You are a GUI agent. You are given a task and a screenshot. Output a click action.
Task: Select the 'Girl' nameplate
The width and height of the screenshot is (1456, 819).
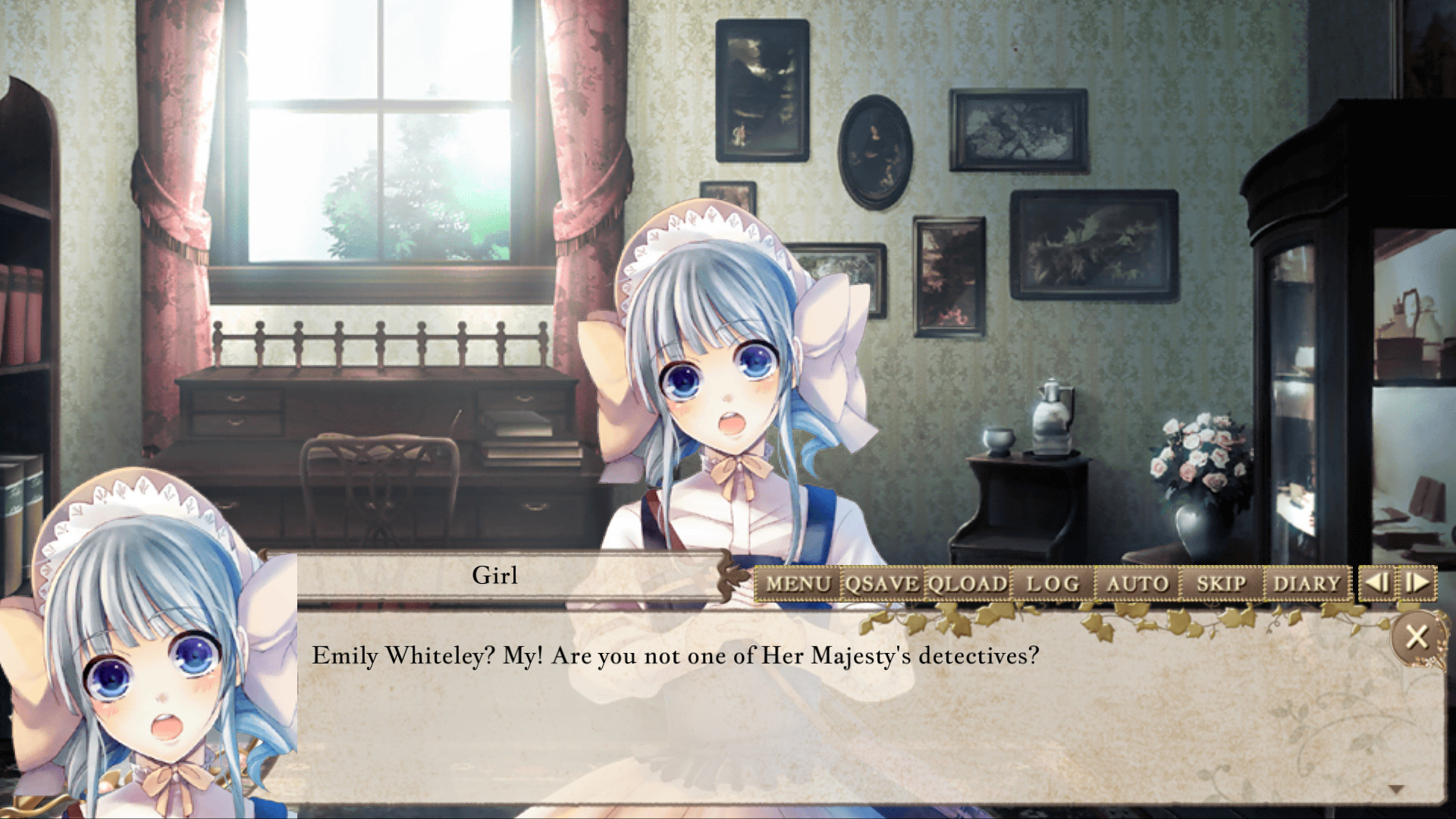[497, 576]
